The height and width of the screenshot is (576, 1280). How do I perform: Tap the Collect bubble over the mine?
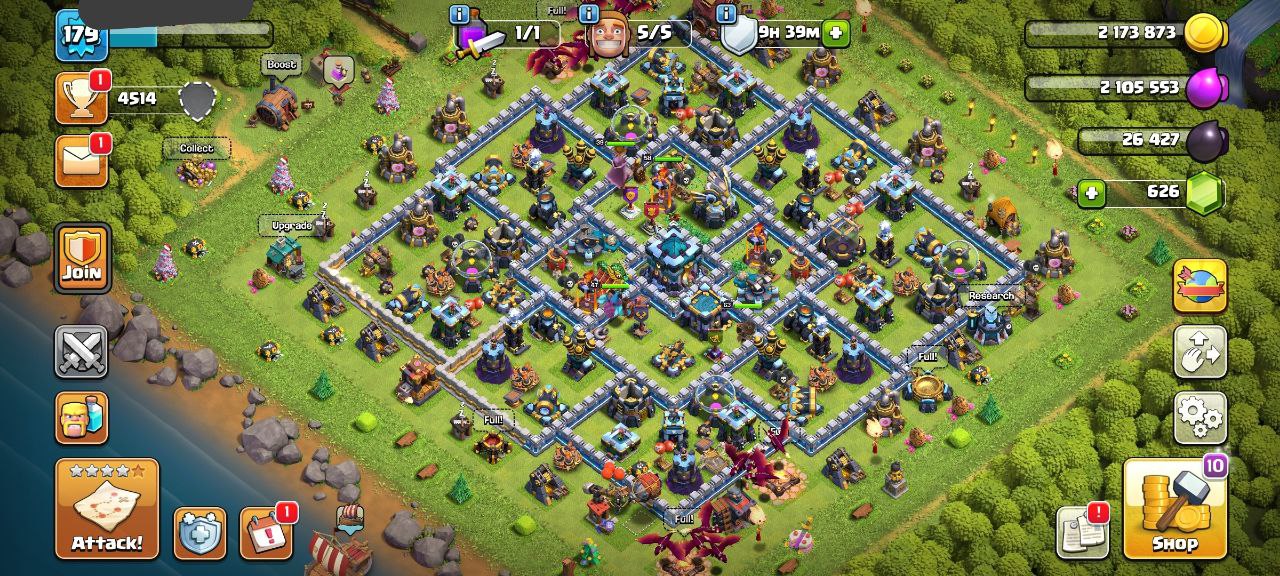[x=196, y=148]
